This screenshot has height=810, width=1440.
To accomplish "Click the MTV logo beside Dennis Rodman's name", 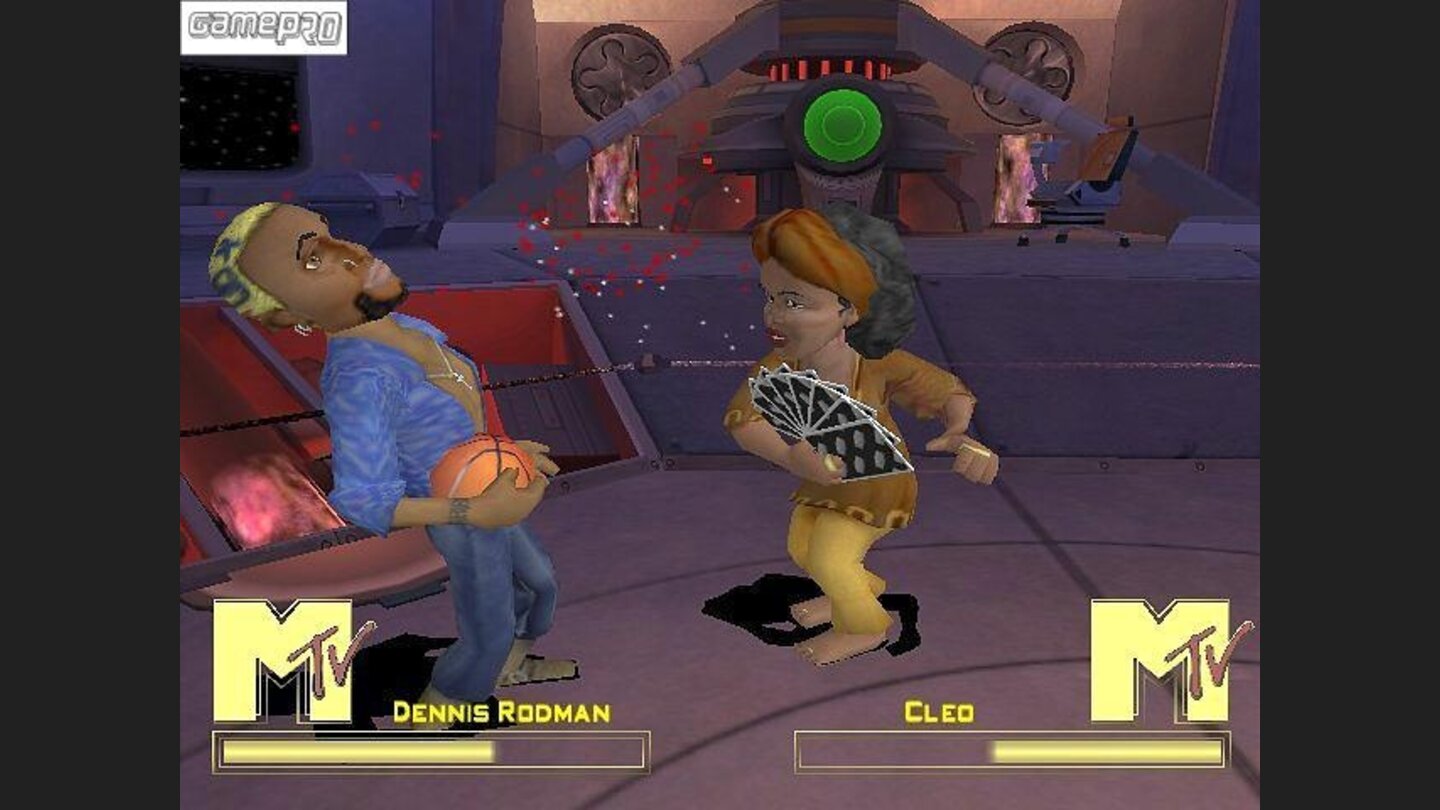I will tap(292, 660).
